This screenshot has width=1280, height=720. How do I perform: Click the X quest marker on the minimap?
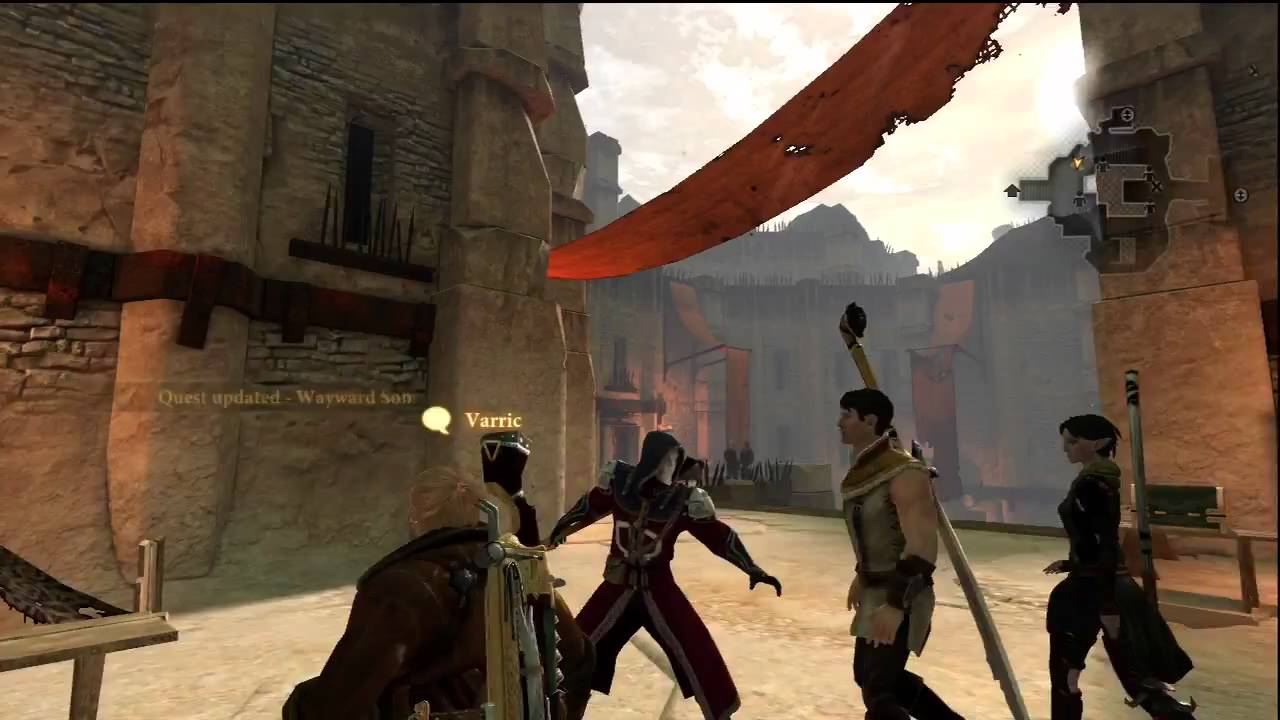(x=1156, y=186)
